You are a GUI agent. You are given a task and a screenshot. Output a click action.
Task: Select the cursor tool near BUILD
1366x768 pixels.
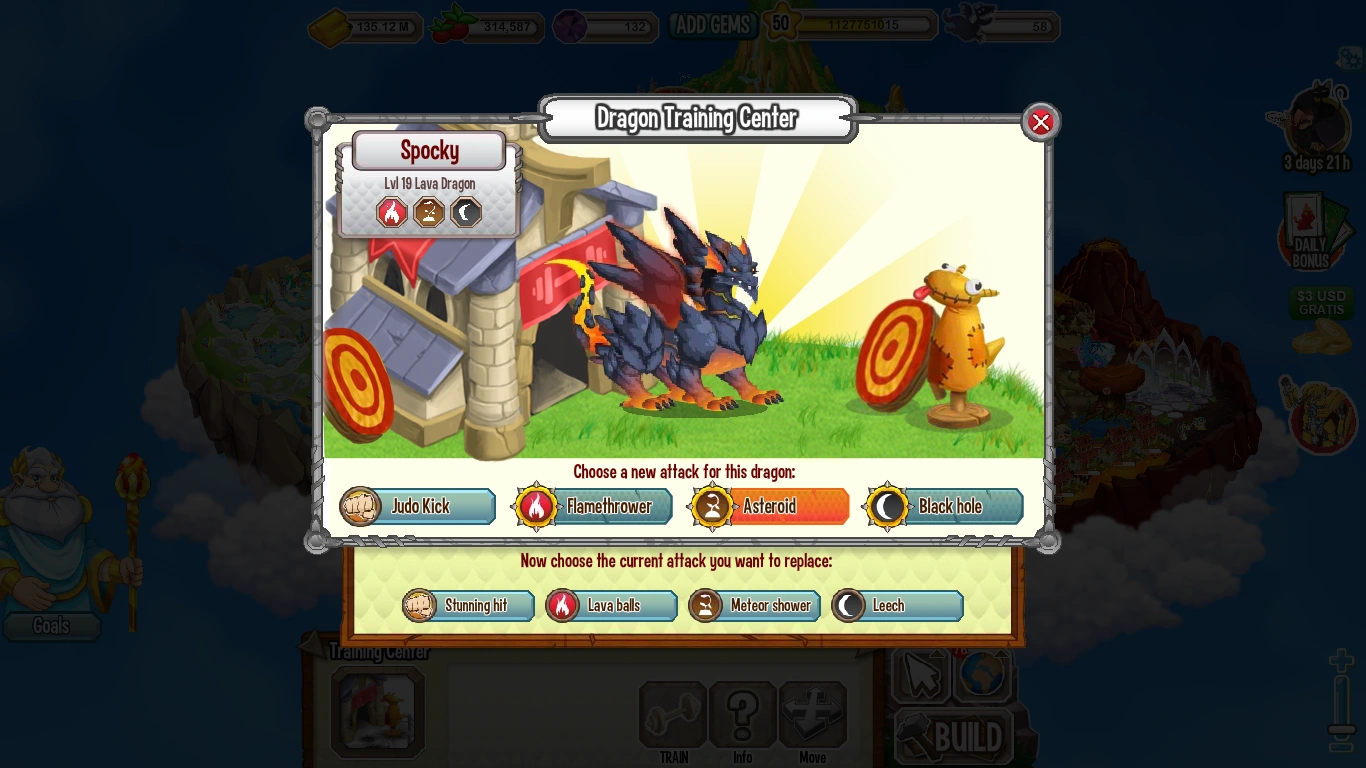click(921, 675)
